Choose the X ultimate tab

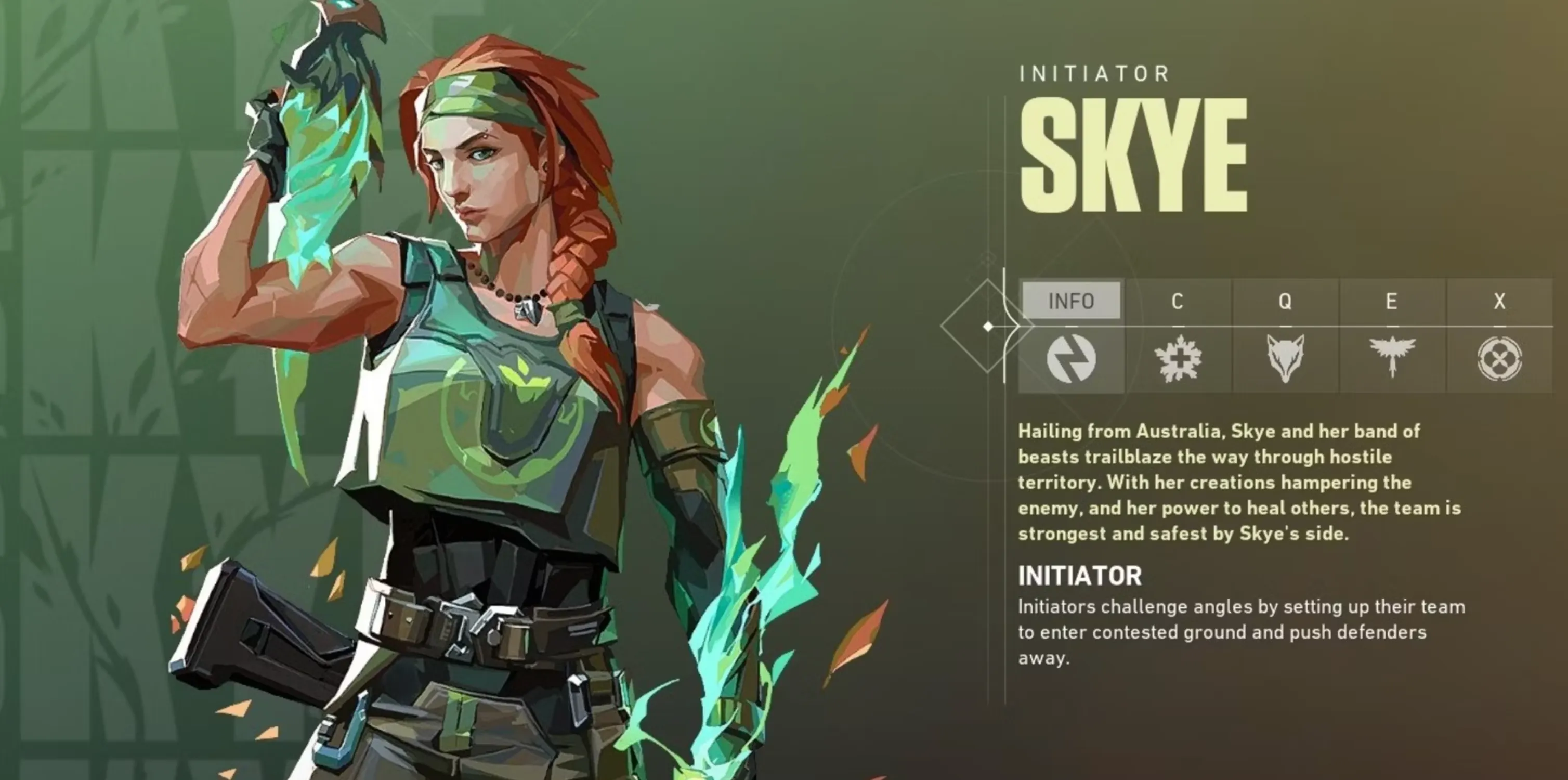click(x=1499, y=301)
